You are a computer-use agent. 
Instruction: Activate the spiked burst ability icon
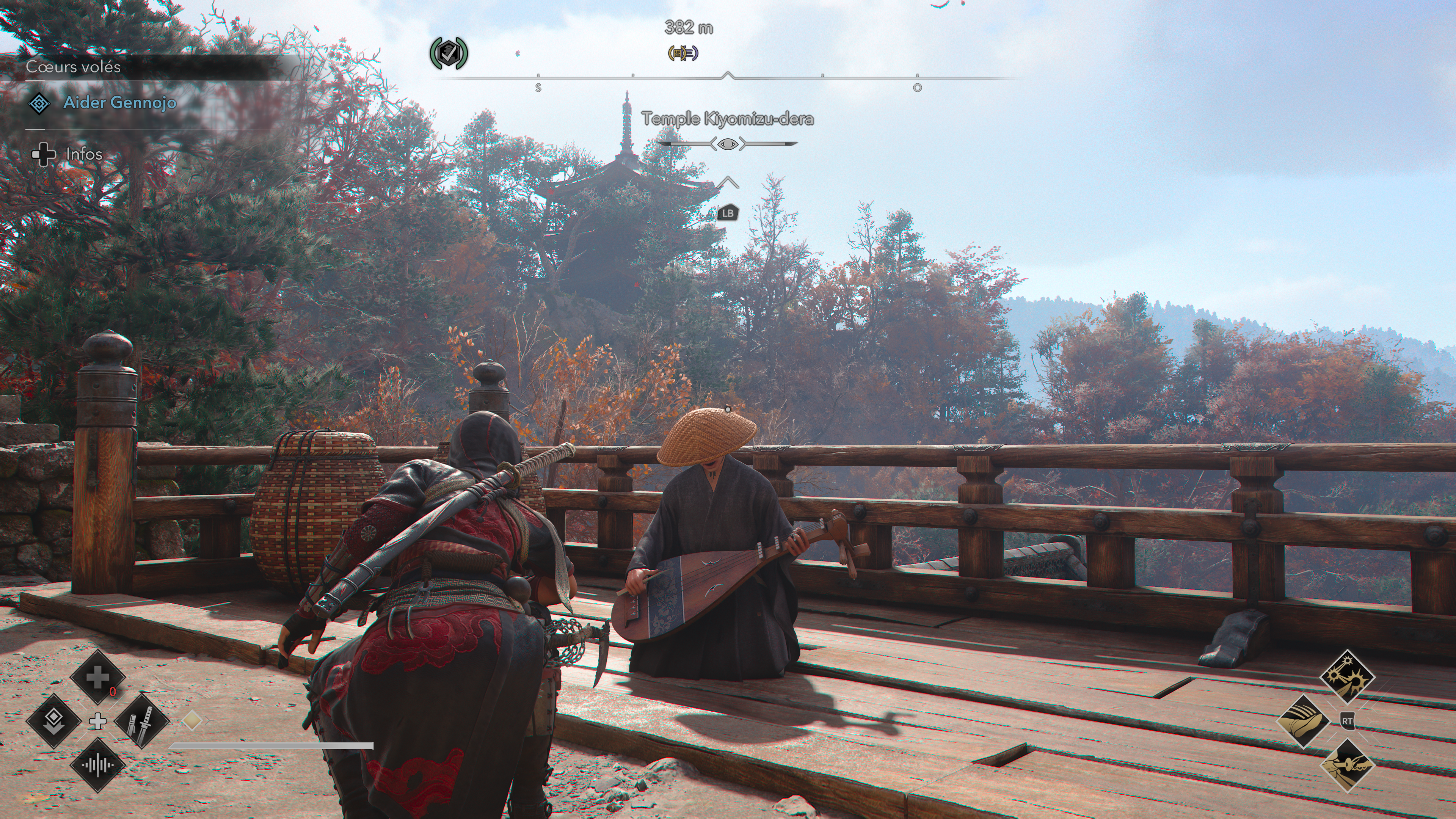pos(1348,676)
